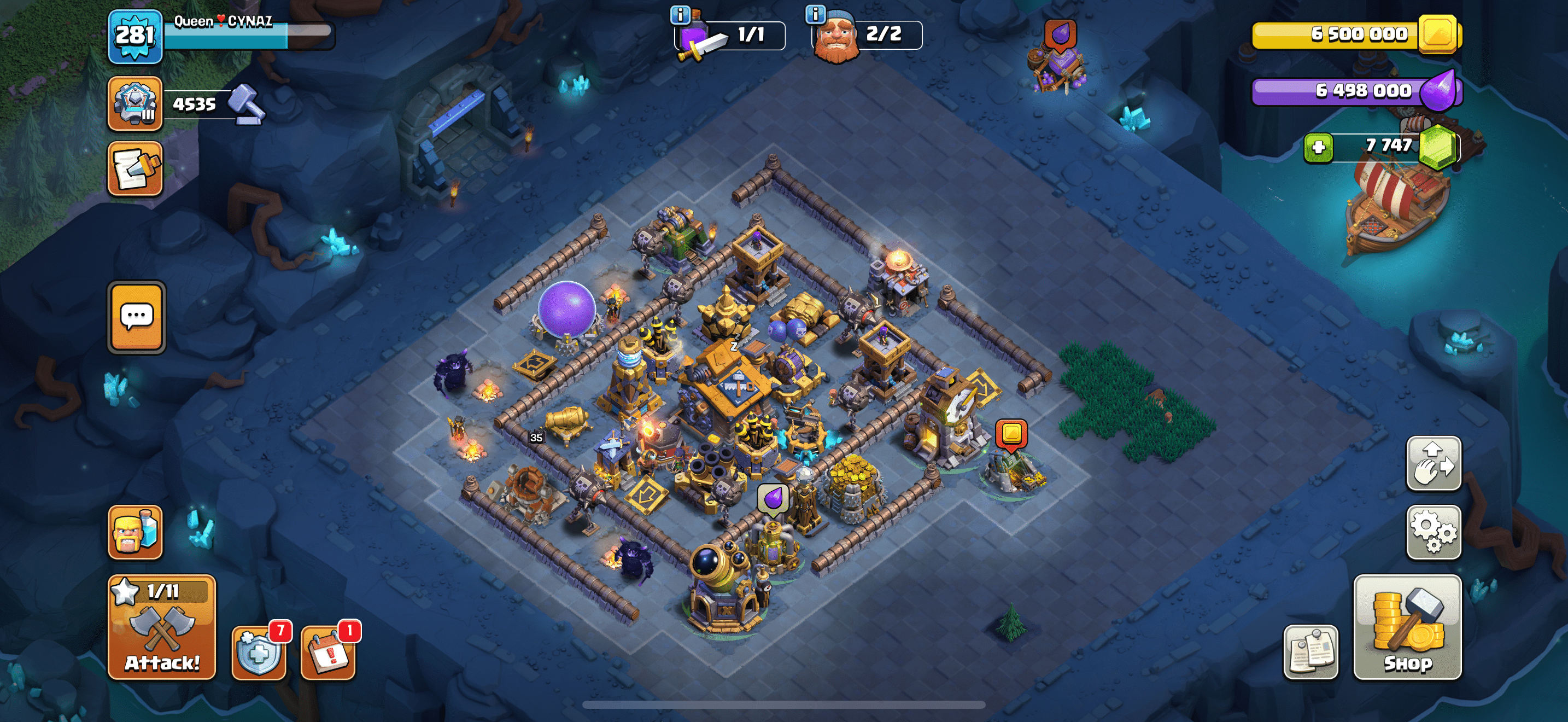The width and height of the screenshot is (1568, 722).
Task: Toggle layout edit hand-arrows button
Action: [x=1433, y=463]
